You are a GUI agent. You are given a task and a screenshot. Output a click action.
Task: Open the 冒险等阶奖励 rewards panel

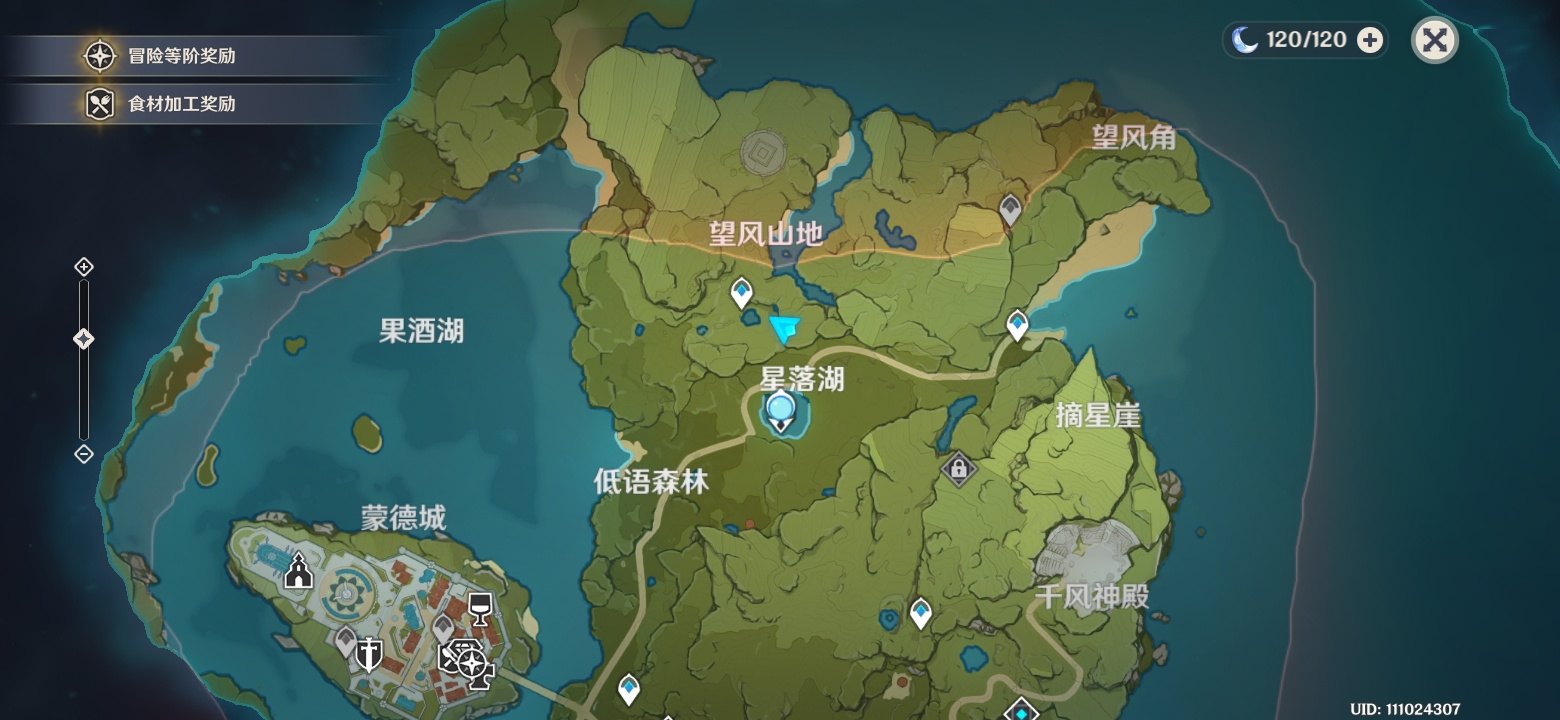[160, 56]
